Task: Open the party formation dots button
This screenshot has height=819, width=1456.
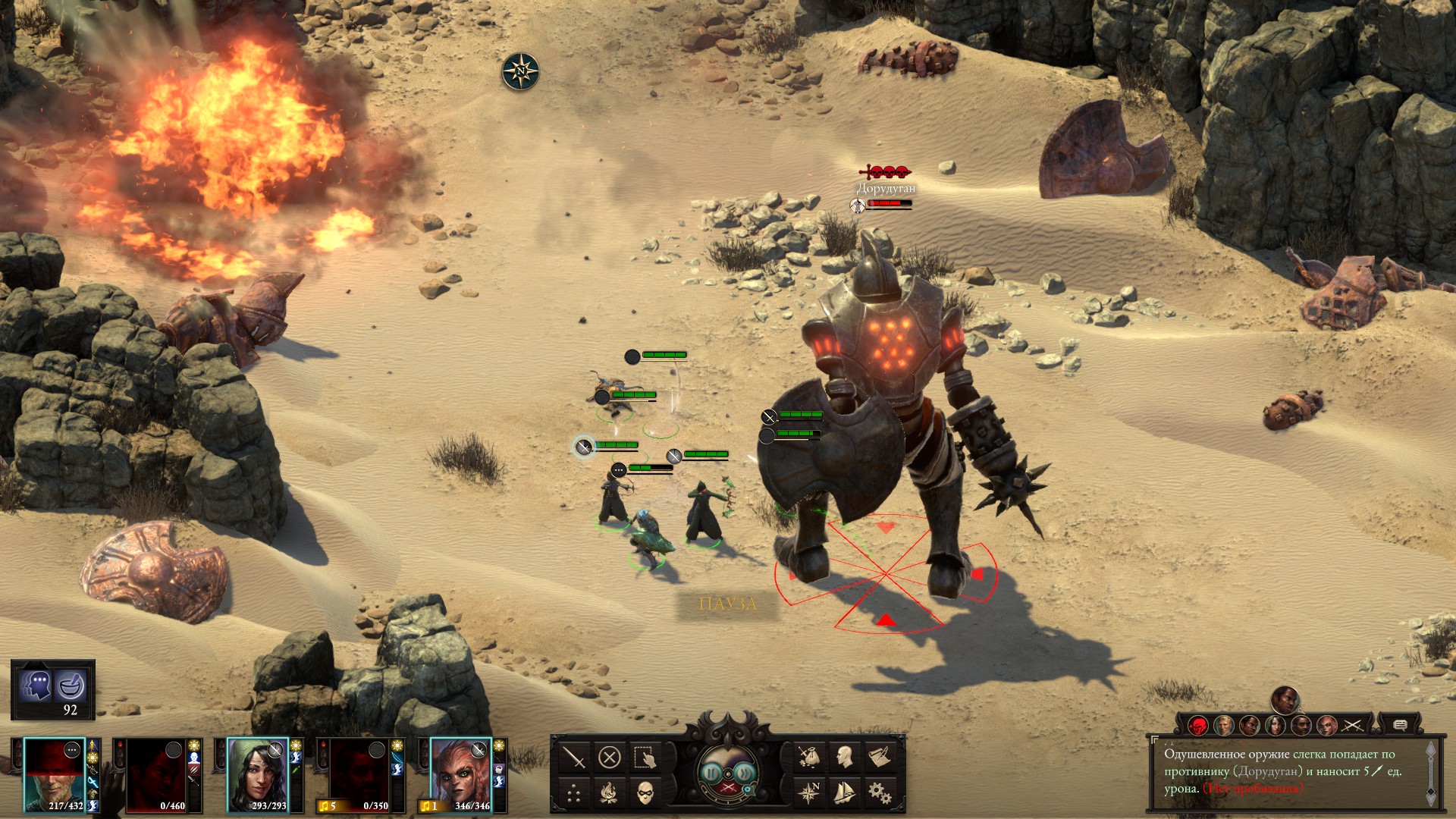Action: point(574,794)
